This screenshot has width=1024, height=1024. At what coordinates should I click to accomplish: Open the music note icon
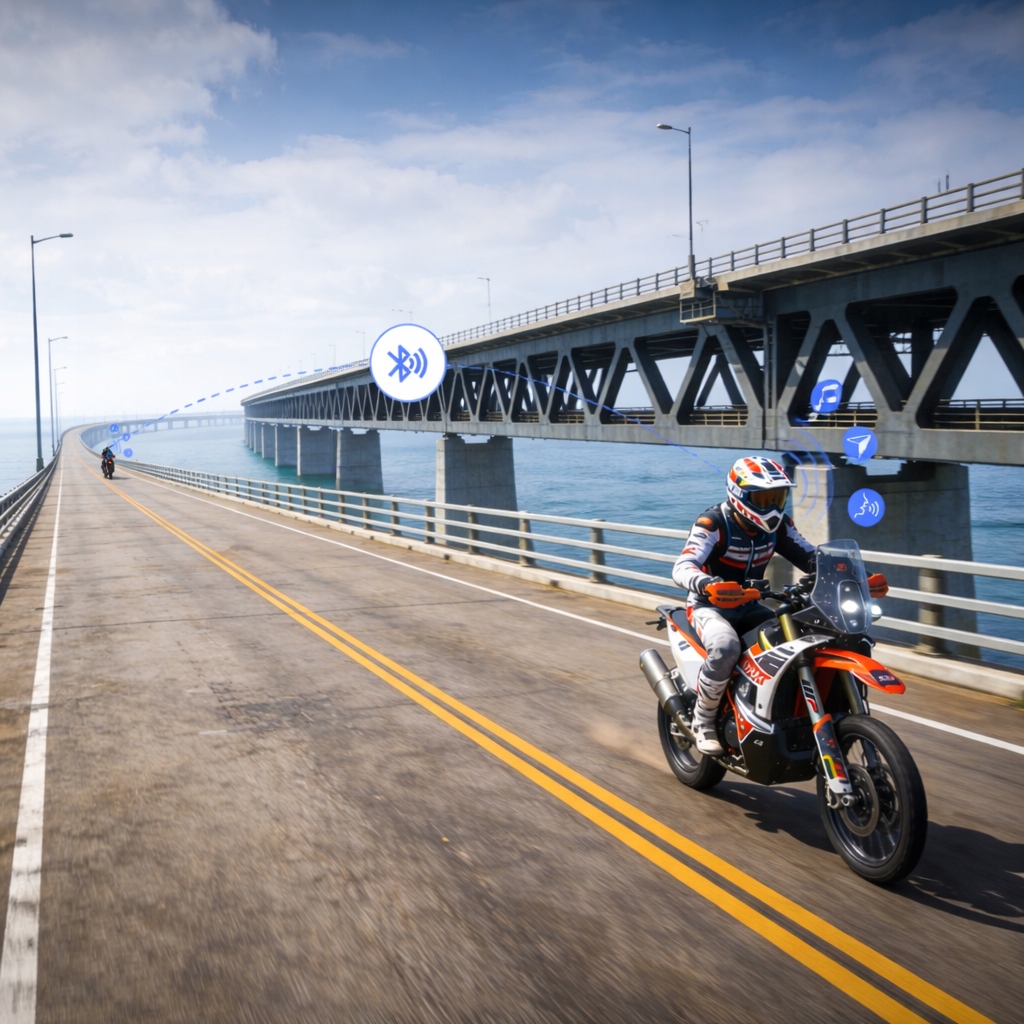826,396
